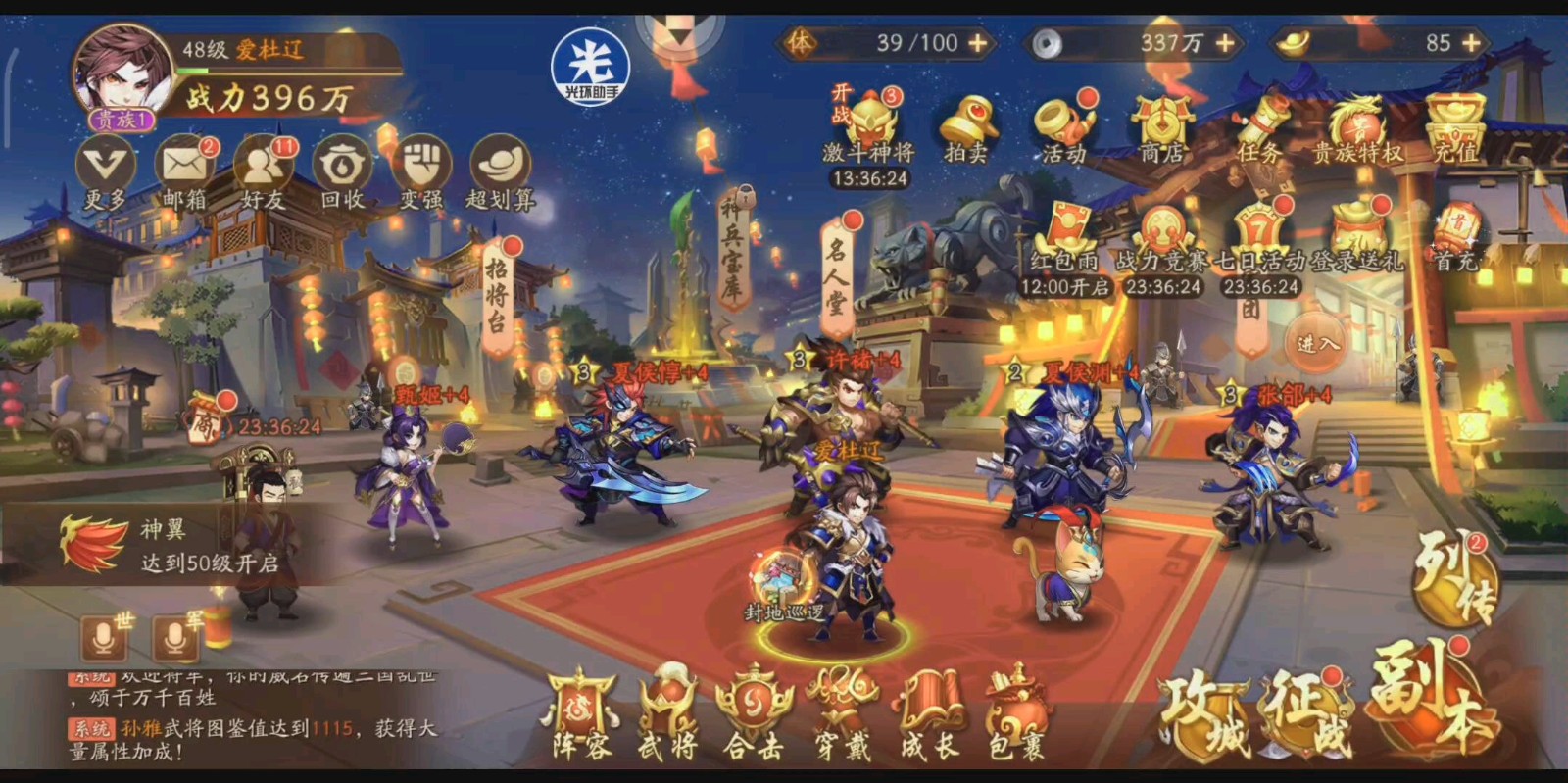Open the 邮箱 mailbox icon
Screen dimensions: 1568x783
pos(184,167)
